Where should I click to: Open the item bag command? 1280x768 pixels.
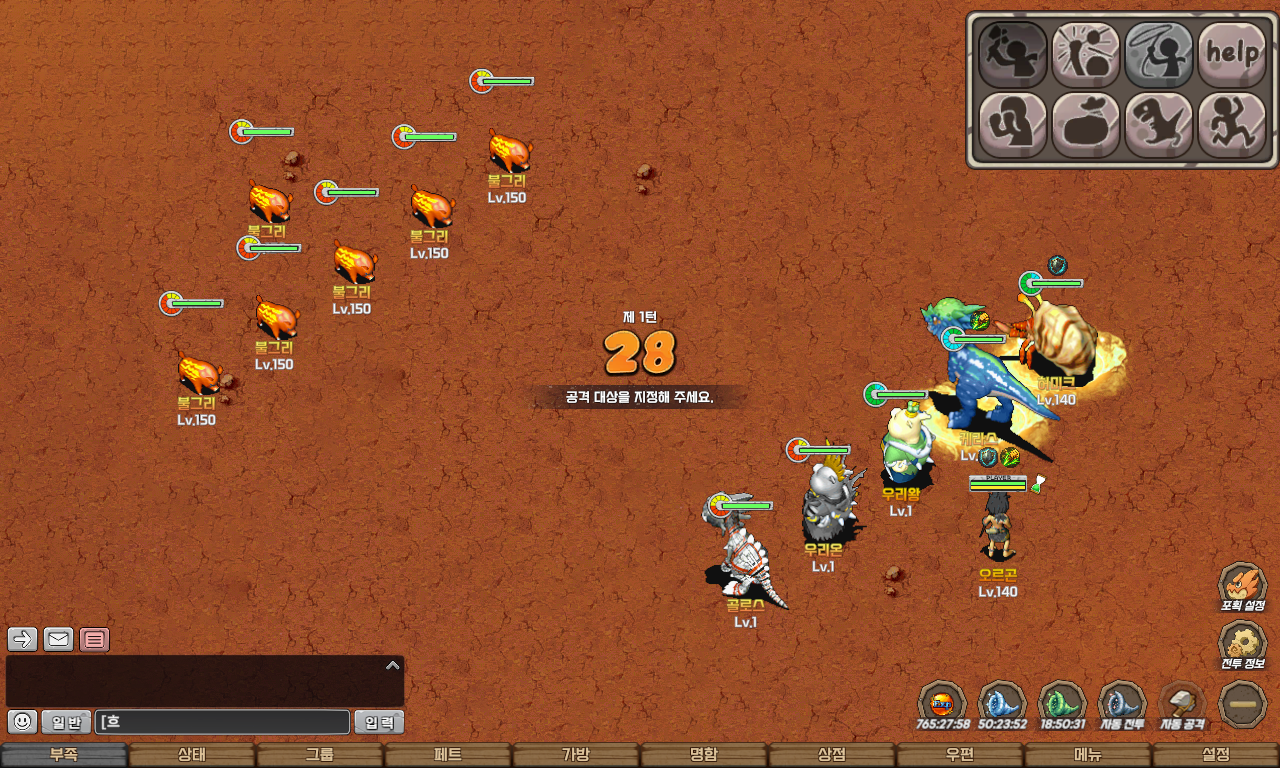tap(1086, 125)
